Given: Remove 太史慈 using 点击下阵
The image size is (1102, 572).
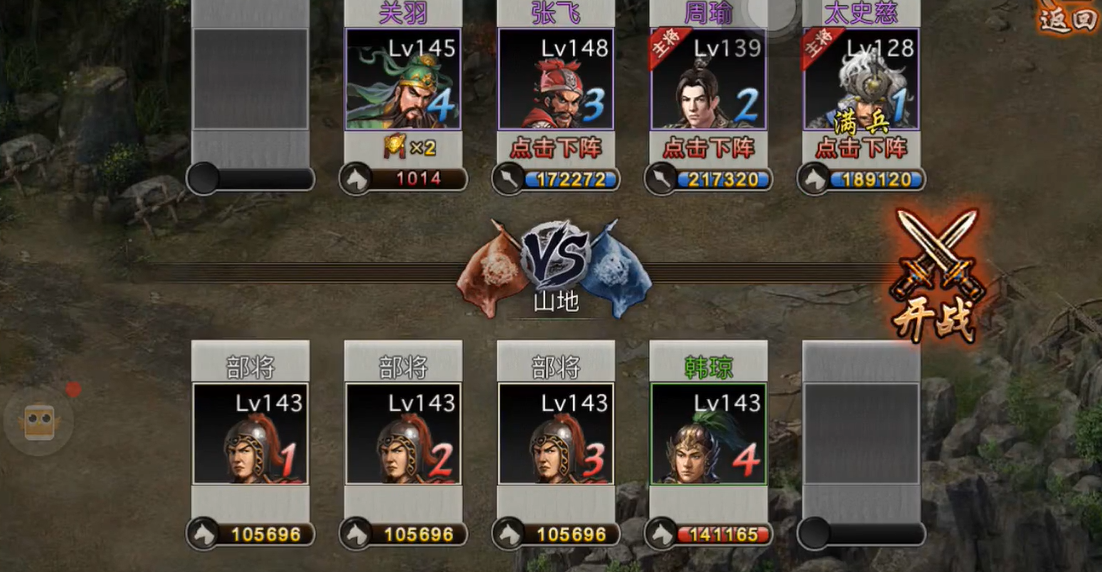Looking at the screenshot, I should coord(861,148).
